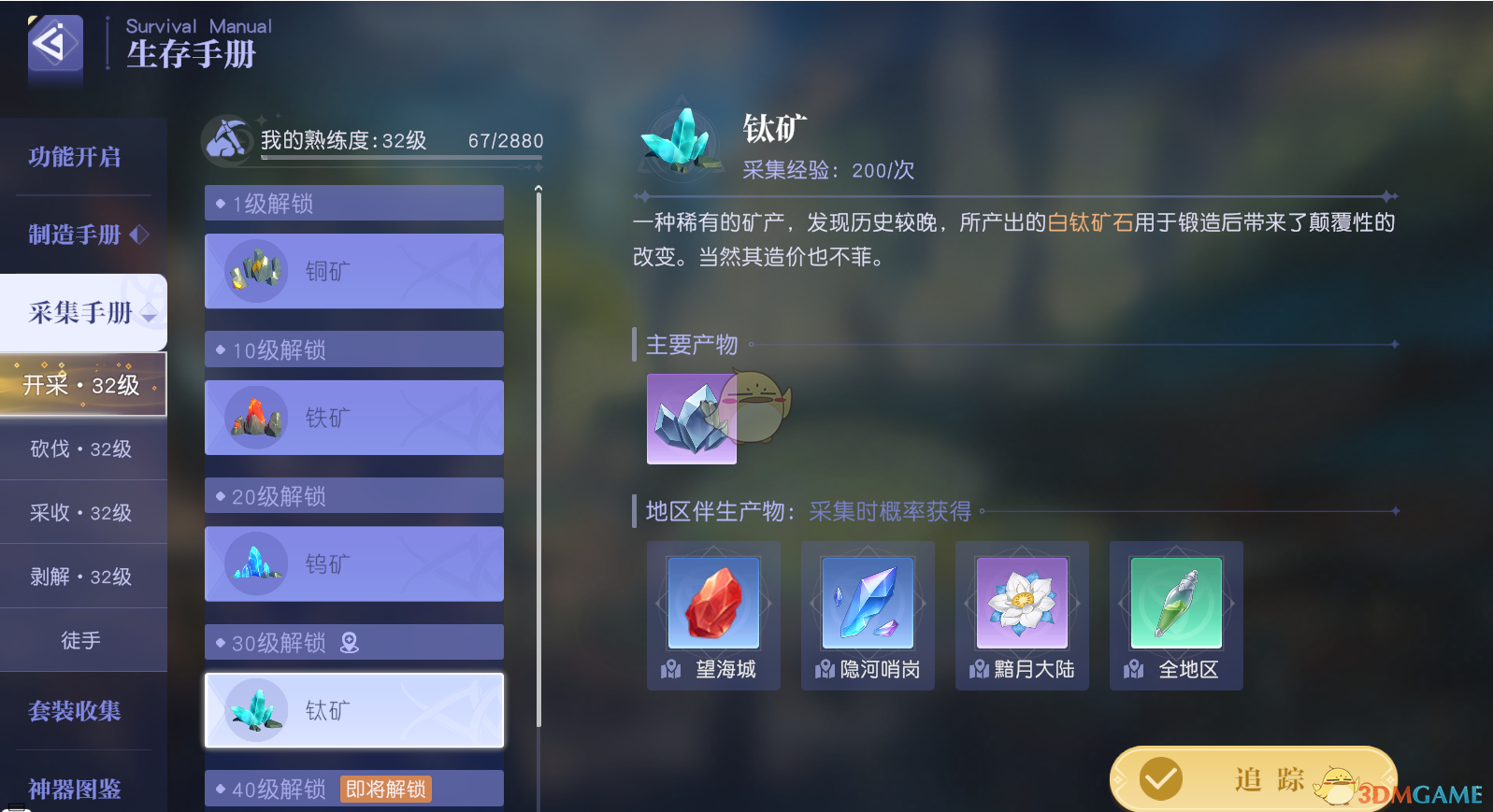1493x812 pixels.
Task: Click the selected 钛矿 titanium ore entry
Action: (x=353, y=710)
